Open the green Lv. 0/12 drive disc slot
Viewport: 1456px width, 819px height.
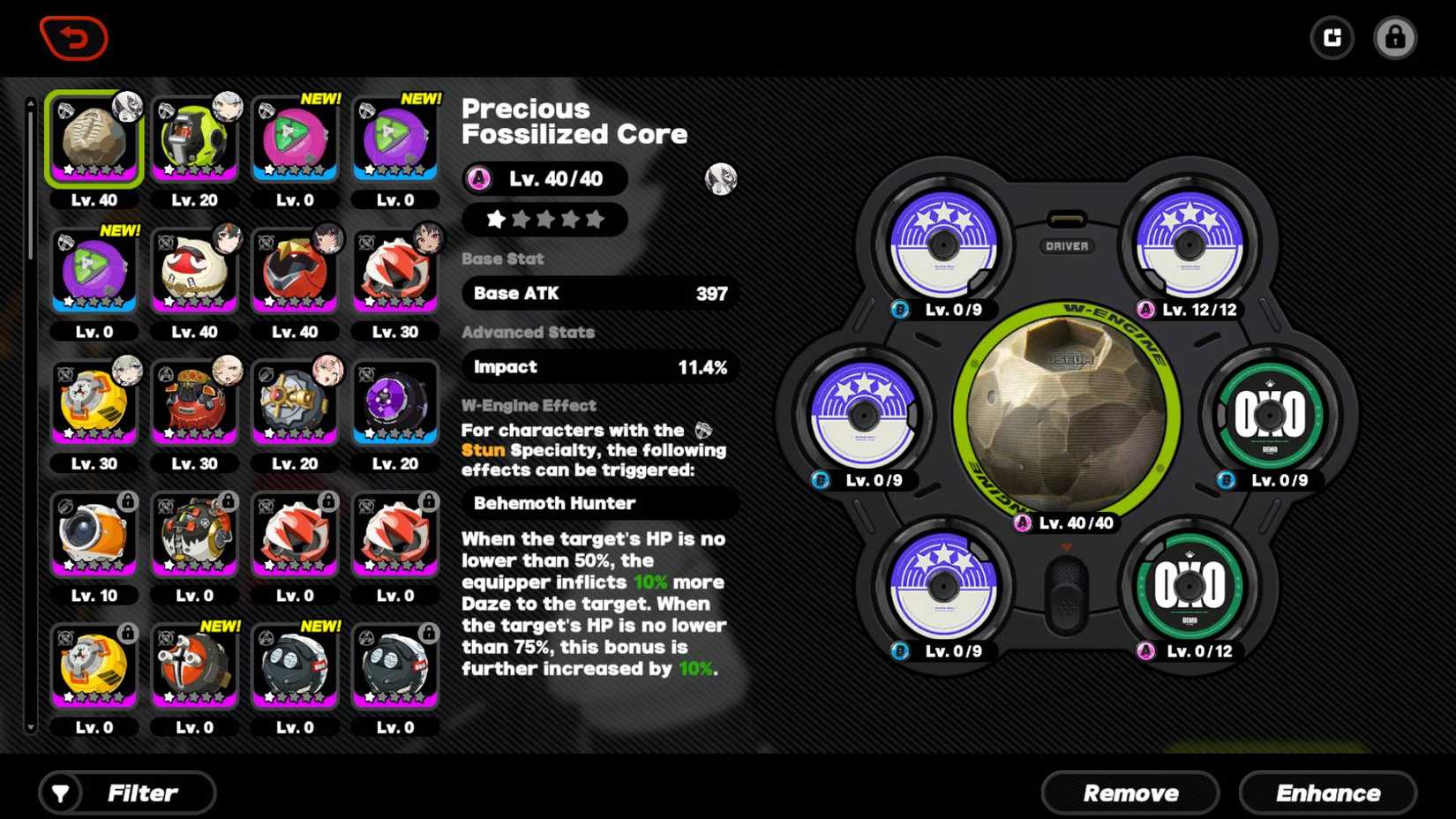click(1189, 586)
